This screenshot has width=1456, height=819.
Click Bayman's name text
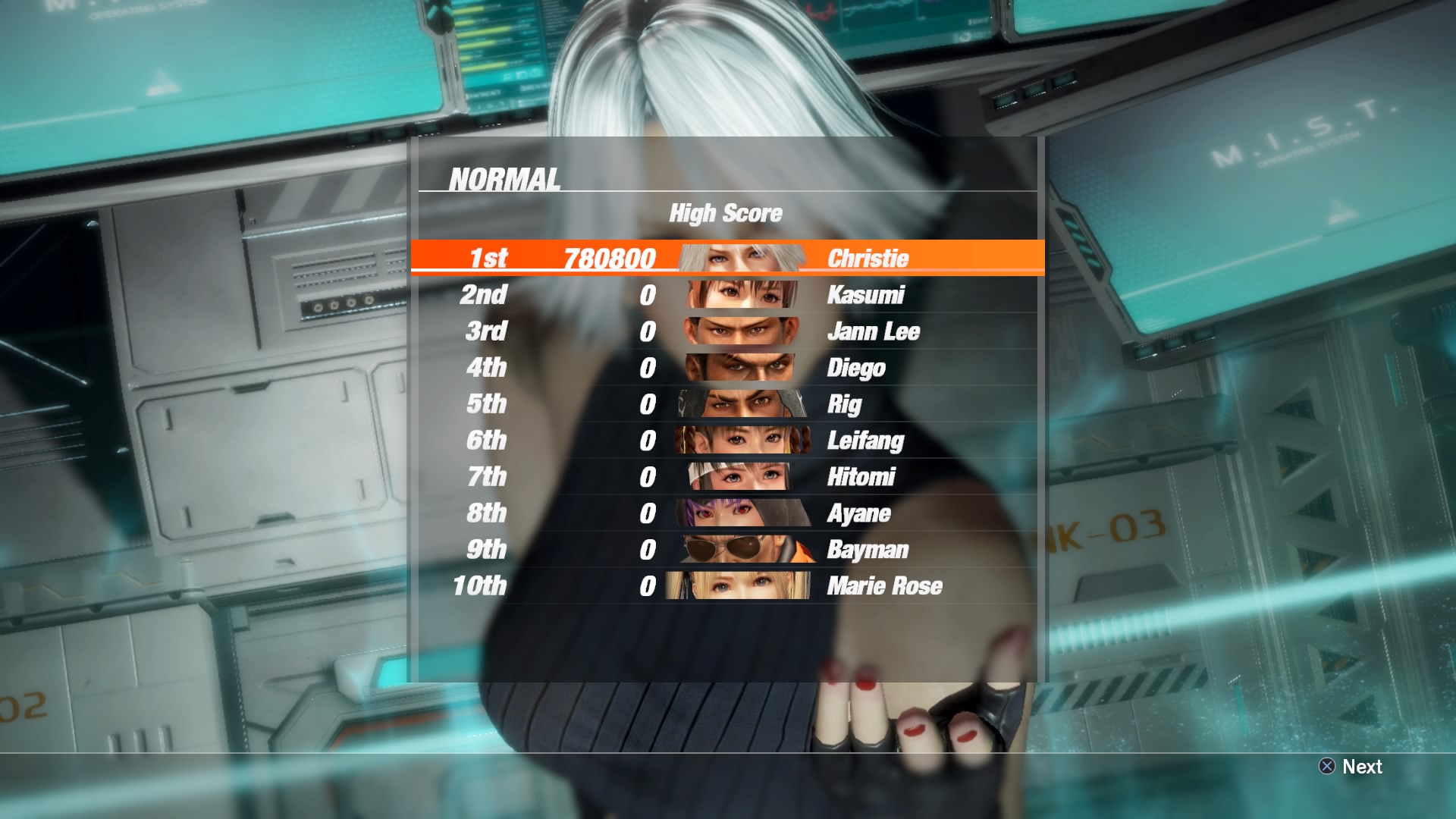click(868, 550)
